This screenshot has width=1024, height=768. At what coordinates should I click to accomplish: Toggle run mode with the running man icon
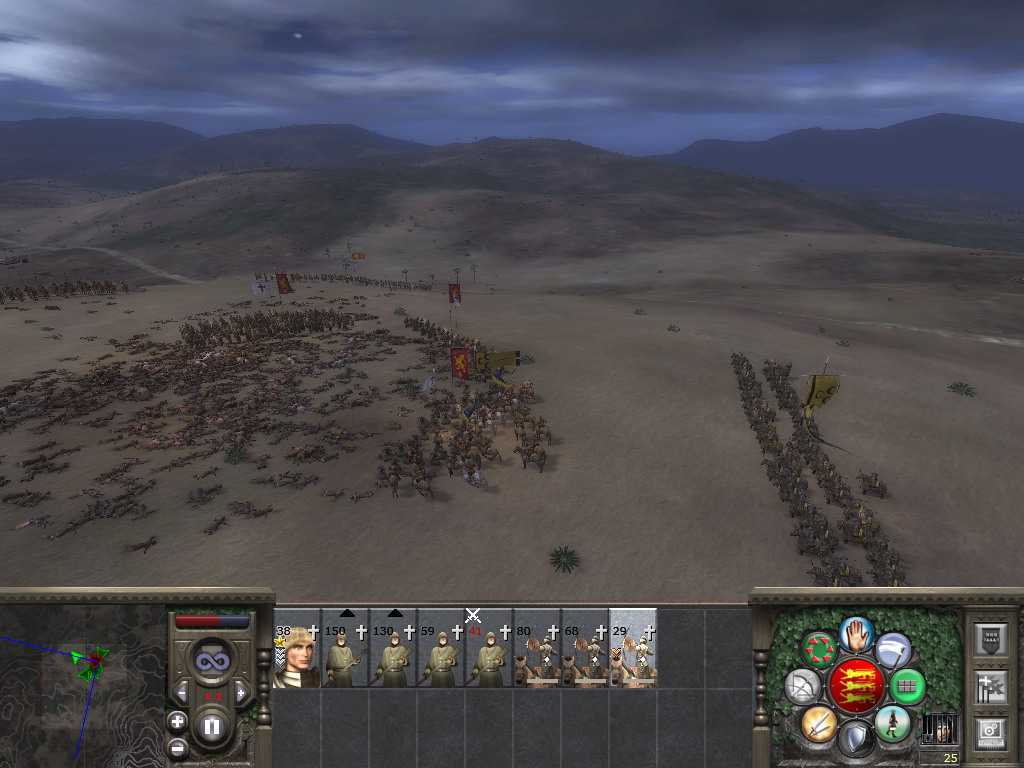pyautogui.click(x=892, y=723)
